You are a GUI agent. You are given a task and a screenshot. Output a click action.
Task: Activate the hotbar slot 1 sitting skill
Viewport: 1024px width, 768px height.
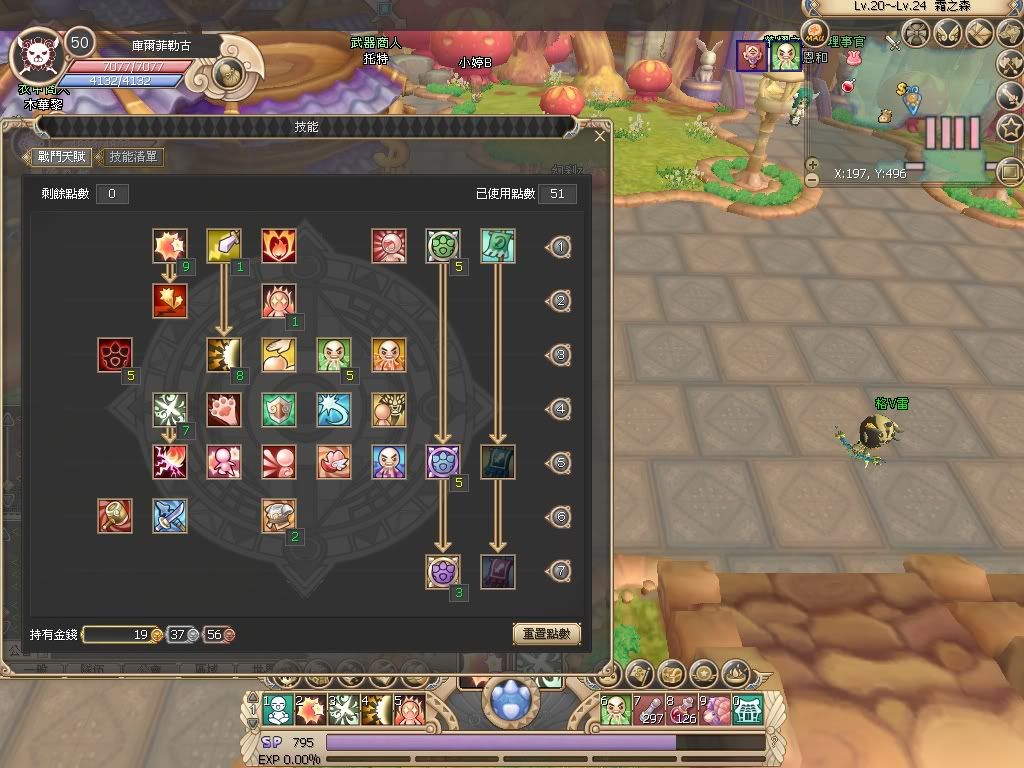(x=280, y=709)
